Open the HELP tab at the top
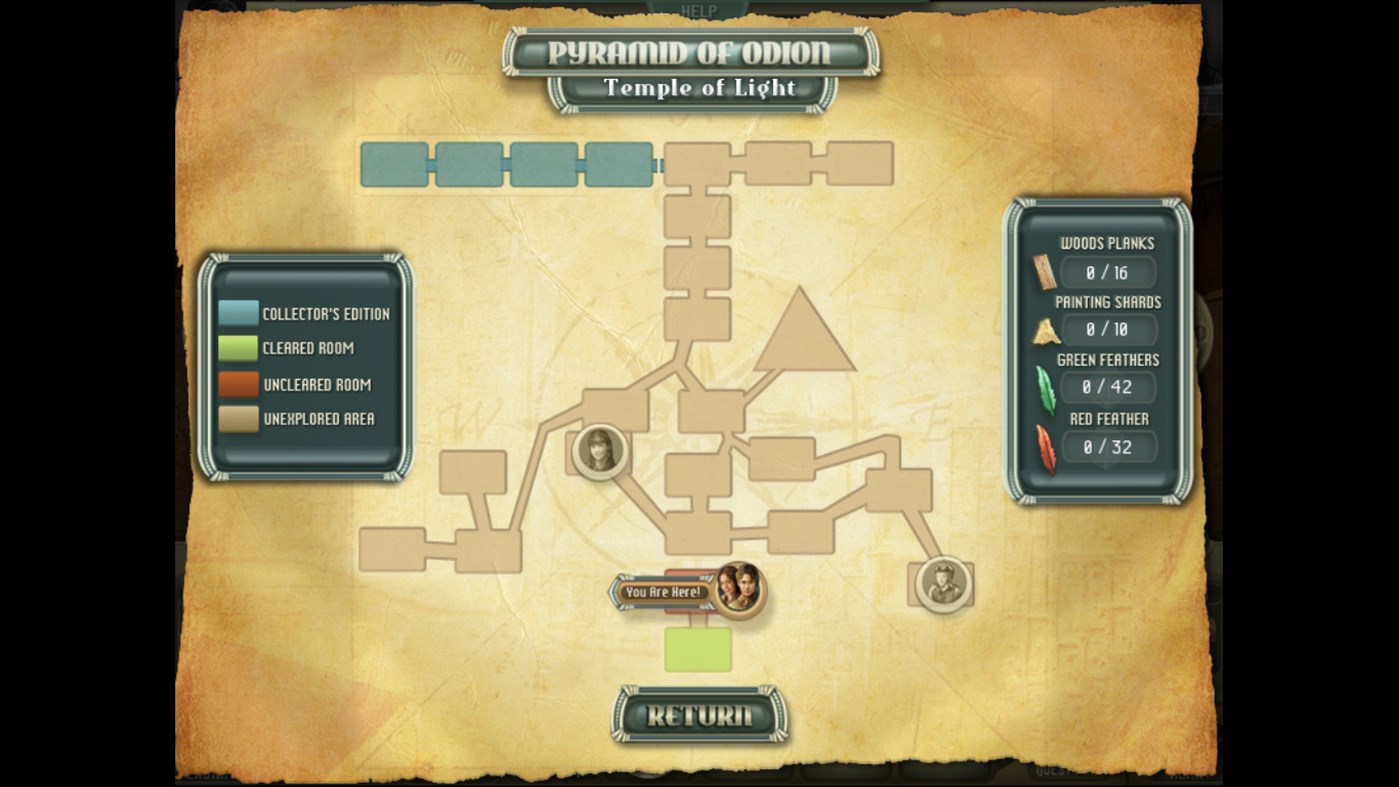Image resolution: width=1399 pixels, height=787 pixels. tap(698, 10)
